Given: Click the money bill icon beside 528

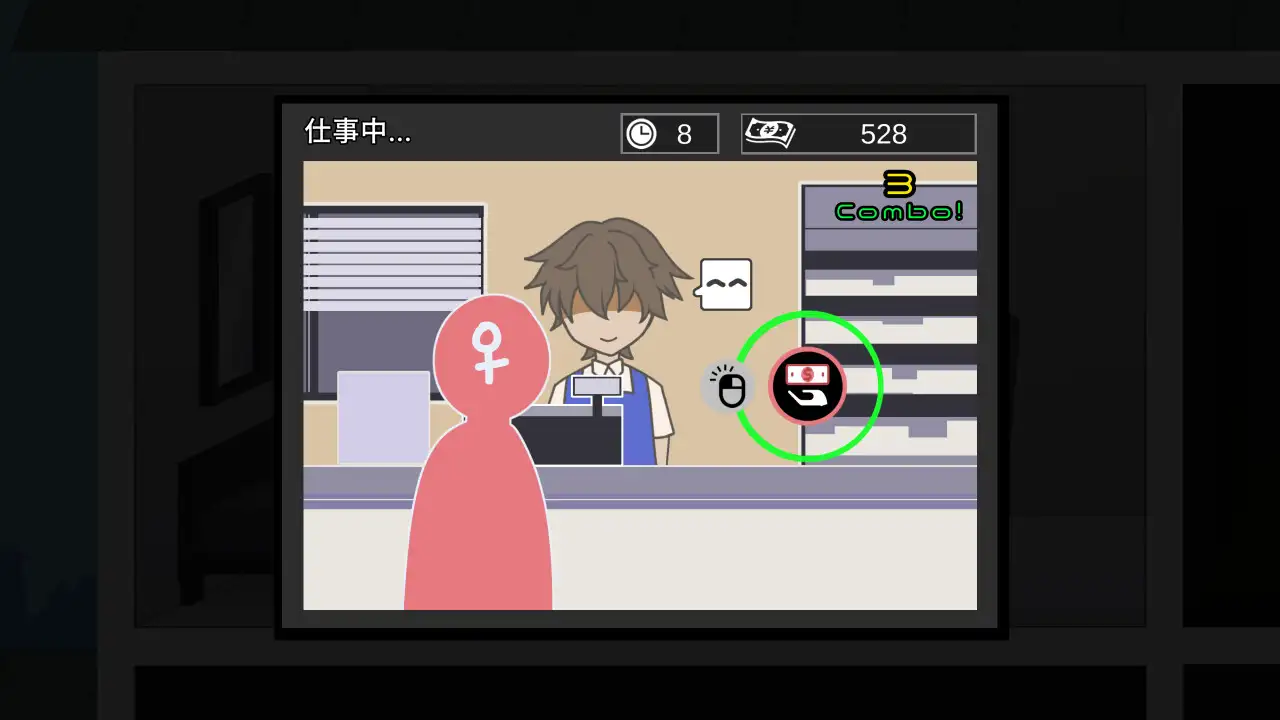Looking at the screenshot, I should click(770, 133).
